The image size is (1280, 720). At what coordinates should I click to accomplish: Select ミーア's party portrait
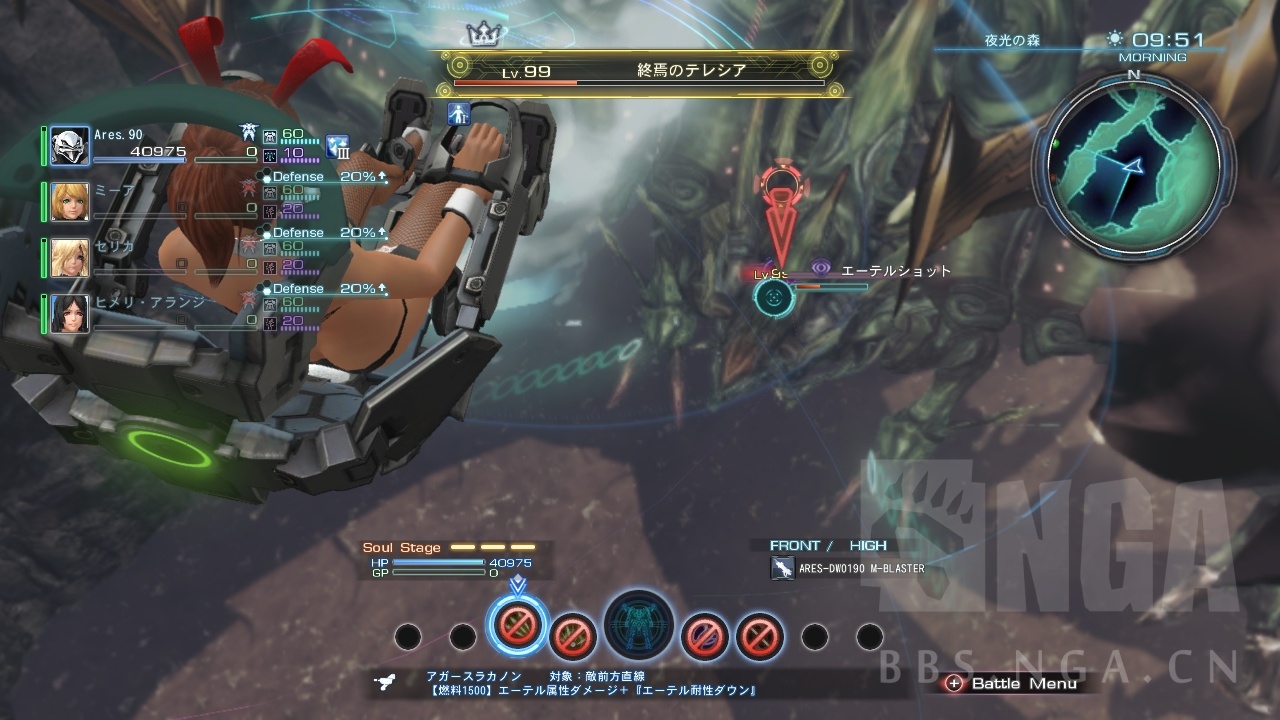[70, 202]
